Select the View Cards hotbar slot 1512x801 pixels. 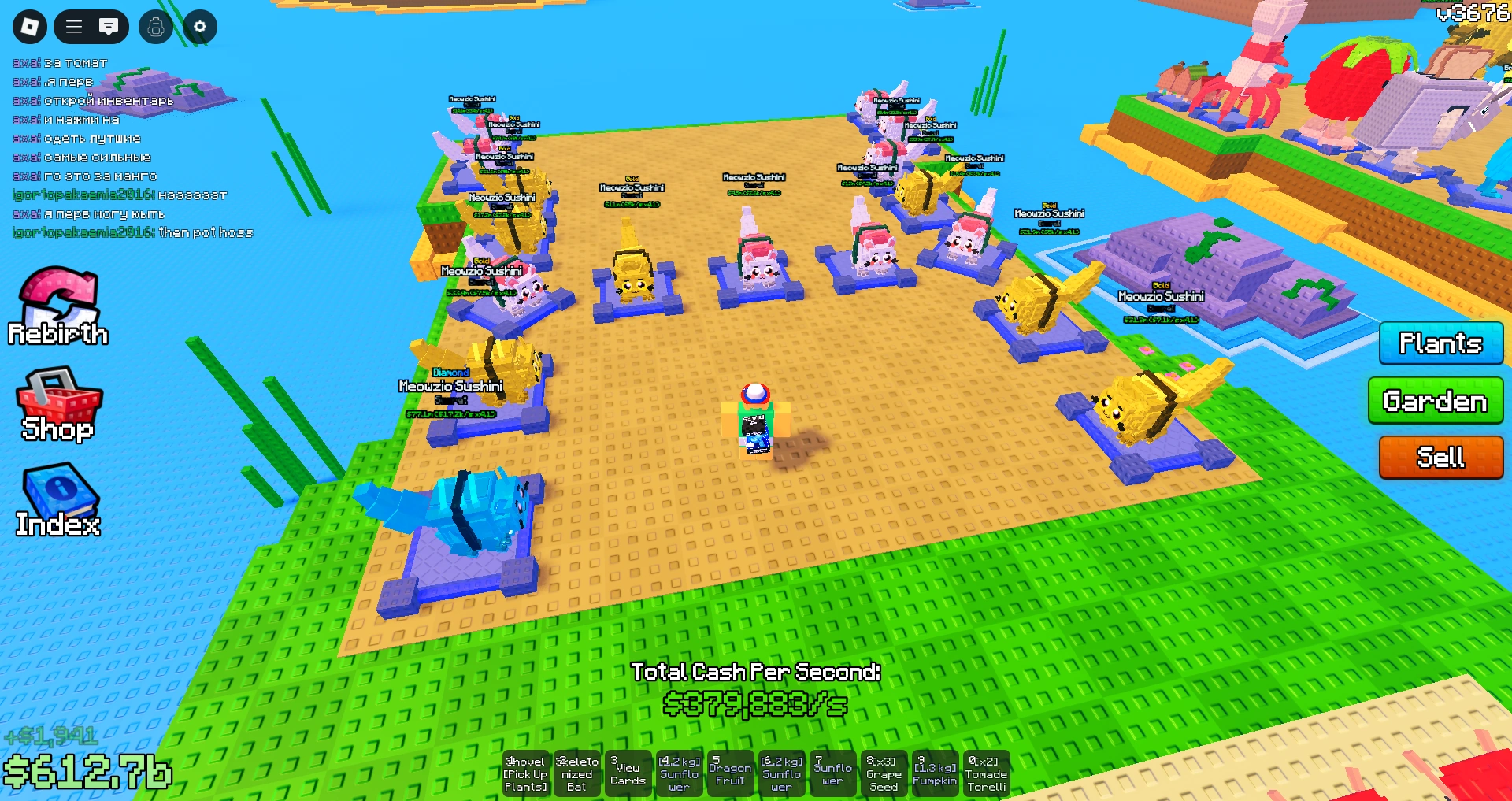click(628, 773)
